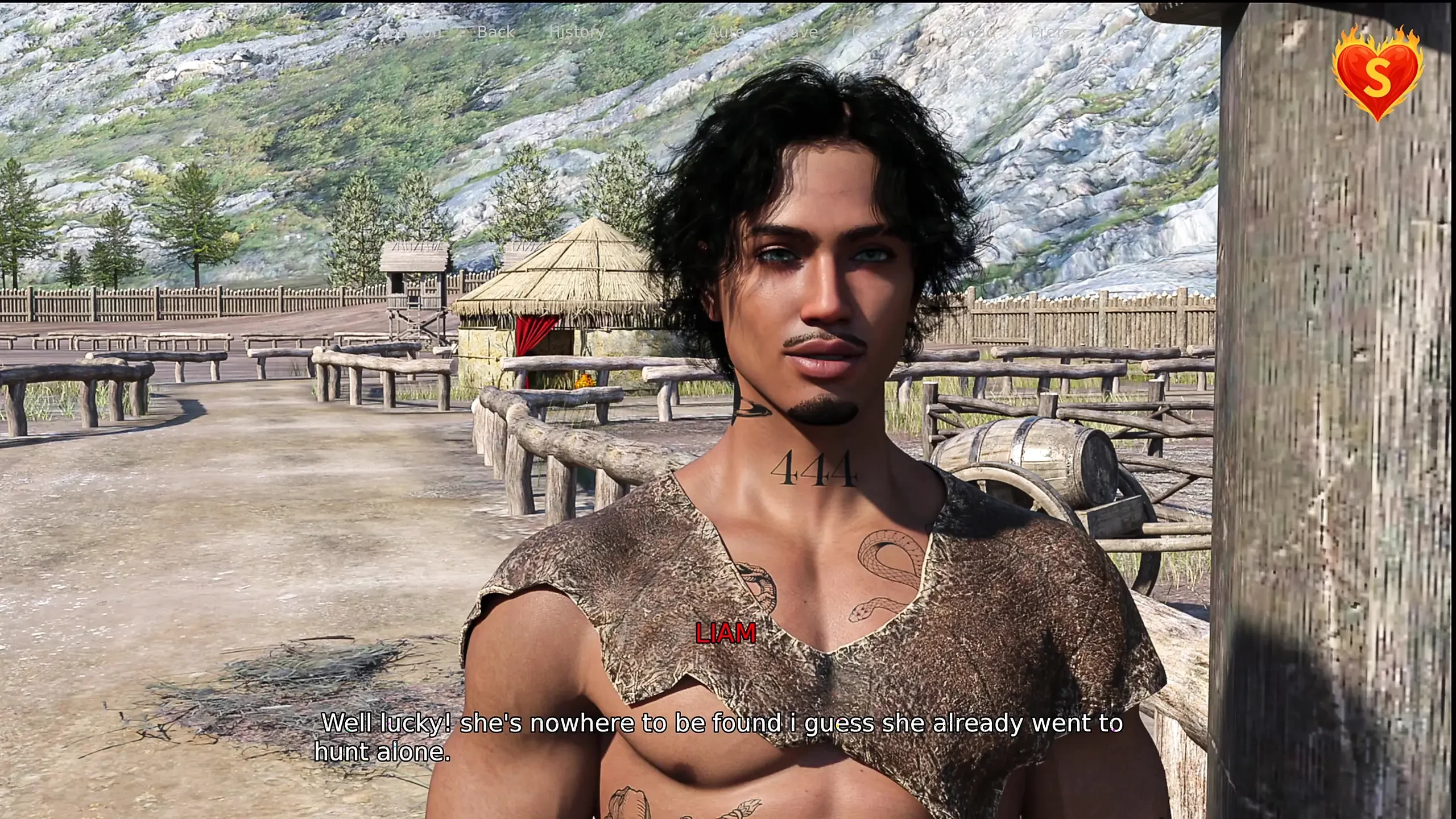The height and width of the screenshot is (819, 1456).
Task: Open the dialogue History log
Action: click(x=577, y=32)
